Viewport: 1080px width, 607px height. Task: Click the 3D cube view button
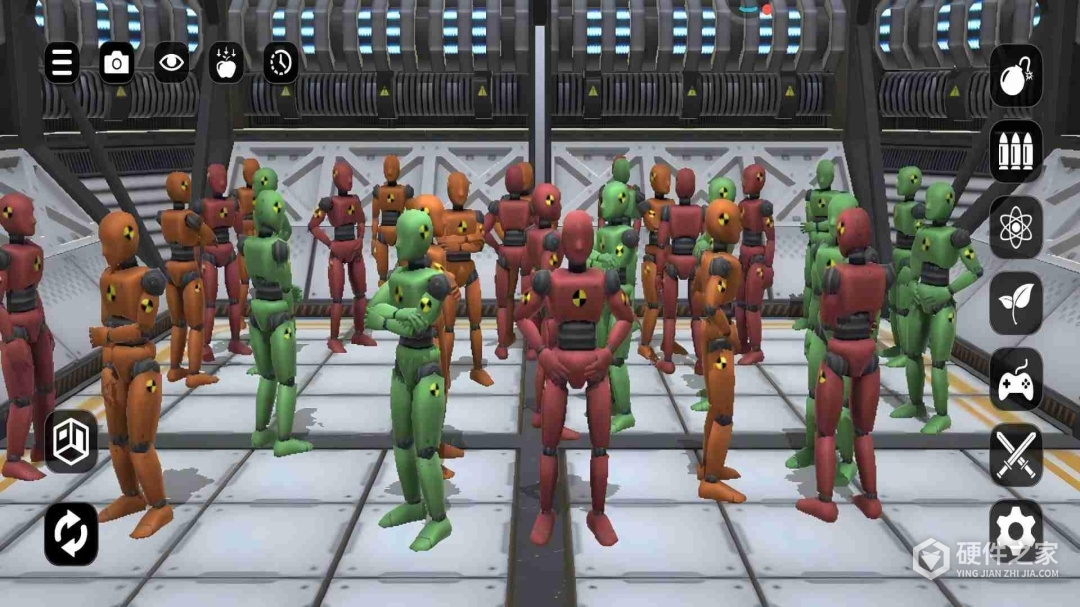tap(72, 441)
